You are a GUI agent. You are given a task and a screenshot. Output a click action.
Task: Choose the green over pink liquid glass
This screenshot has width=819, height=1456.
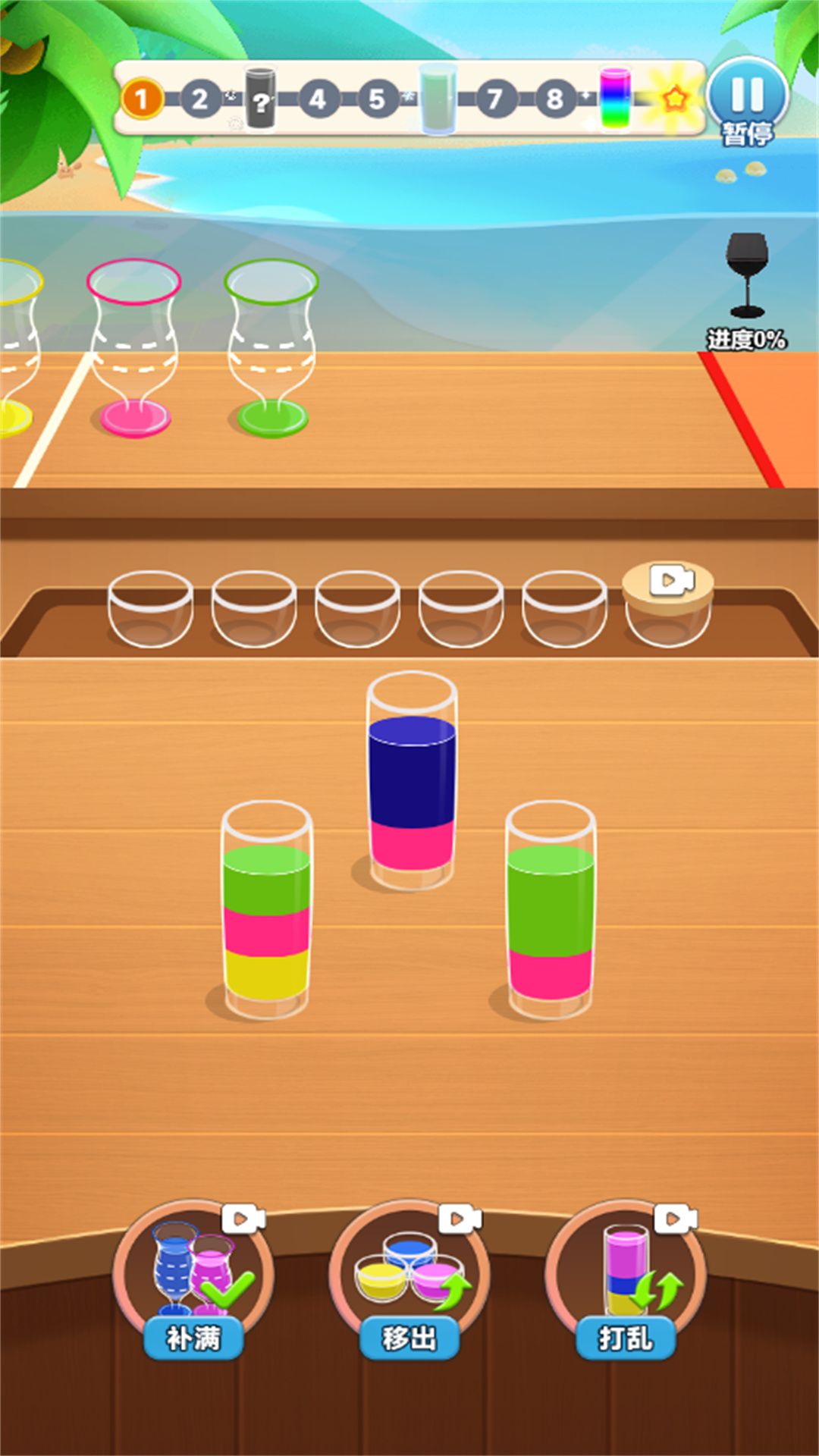point(551,910)
